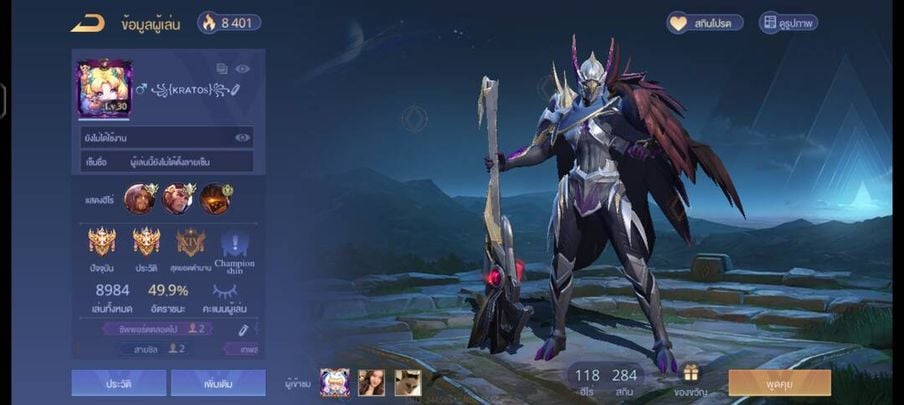
Task: Click the edit pencil beside KRATOS name
Action: pyautogui.click(x=235, y=90)
